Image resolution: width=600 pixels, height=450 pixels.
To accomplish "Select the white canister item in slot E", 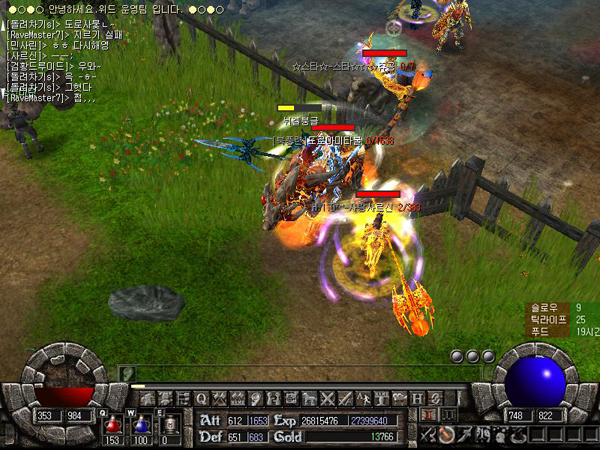I will tap(170, 424).
